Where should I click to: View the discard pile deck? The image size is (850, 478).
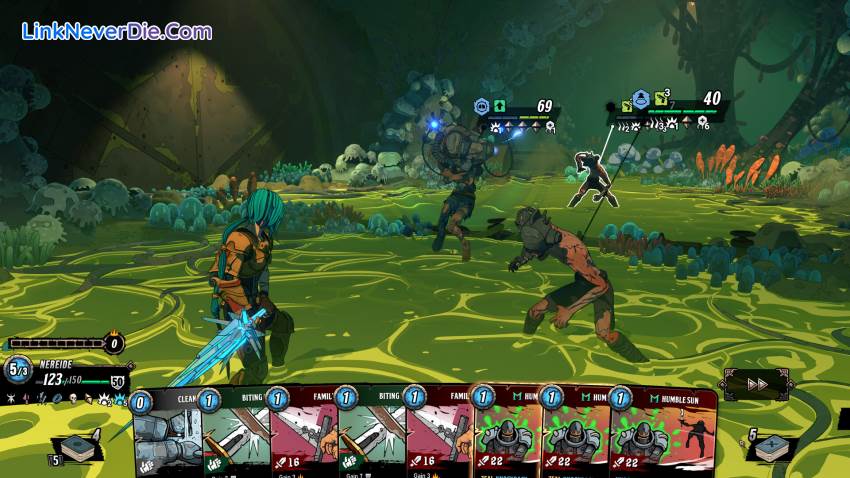(x=772, y=447)
